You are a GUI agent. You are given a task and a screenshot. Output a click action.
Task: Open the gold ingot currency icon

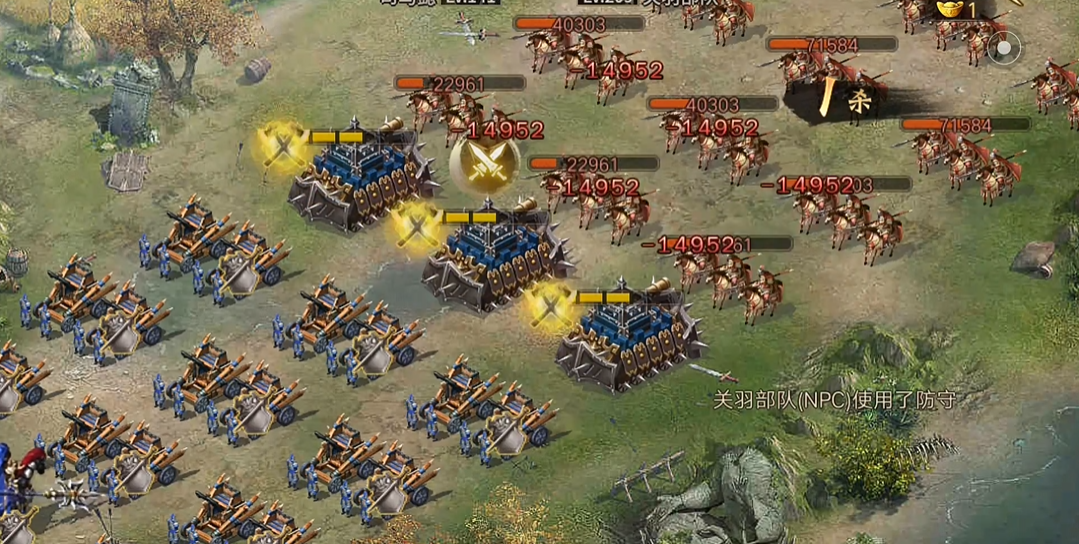pyautogui.click(x=949, y=9)
